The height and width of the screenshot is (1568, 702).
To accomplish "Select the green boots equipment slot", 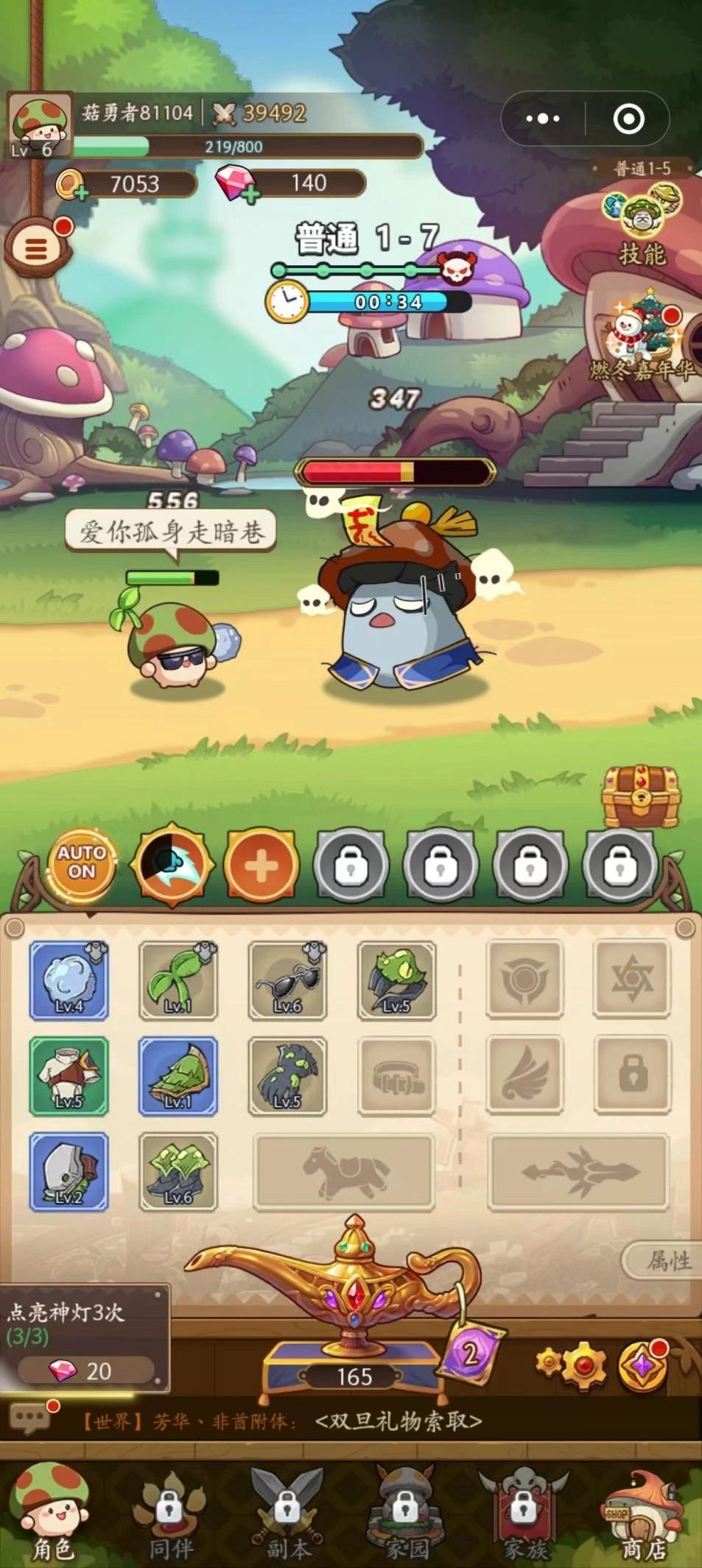I will point(178,1172).
